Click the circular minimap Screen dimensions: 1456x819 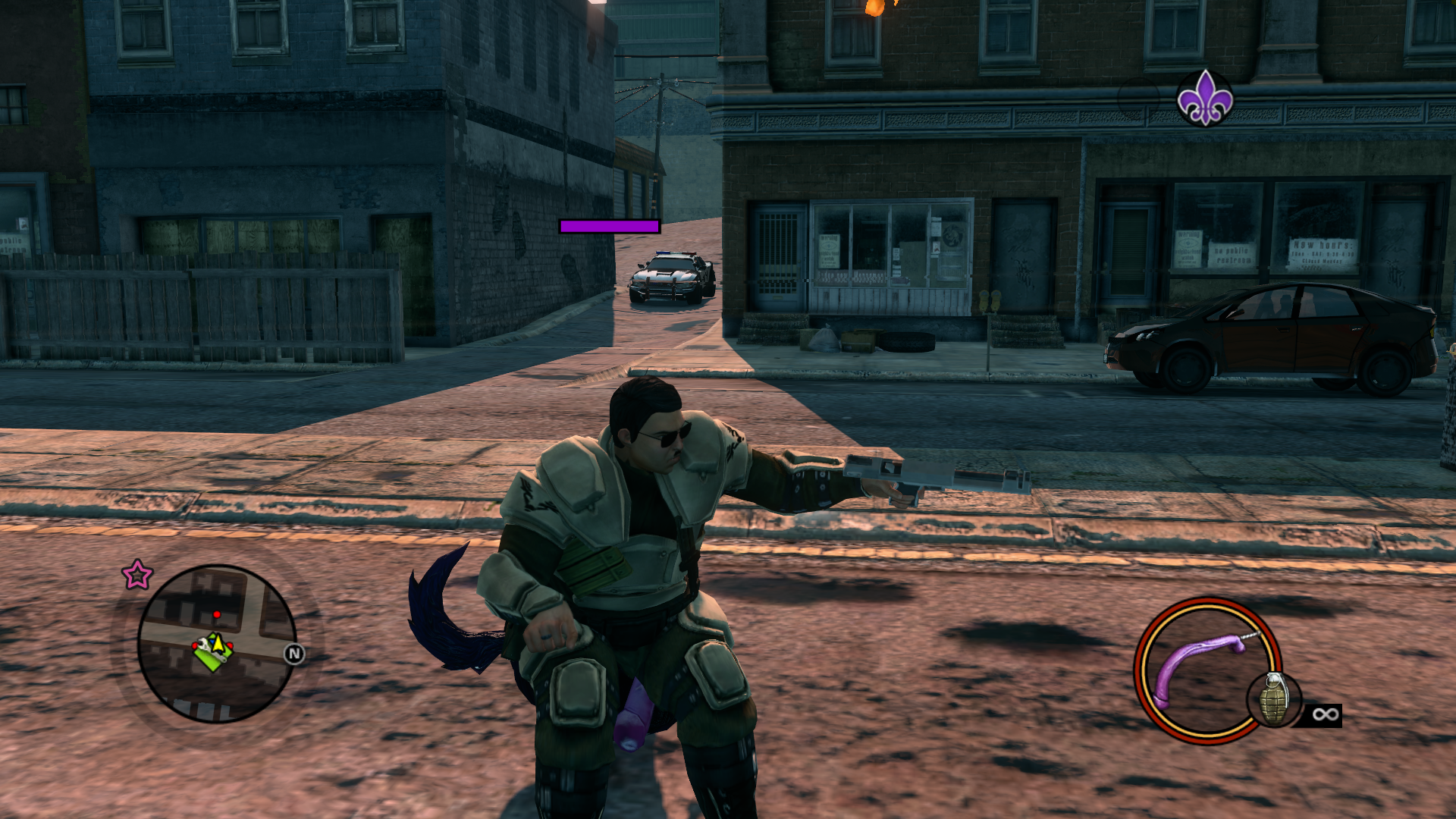pyautogui.click(x=216, y=644)
